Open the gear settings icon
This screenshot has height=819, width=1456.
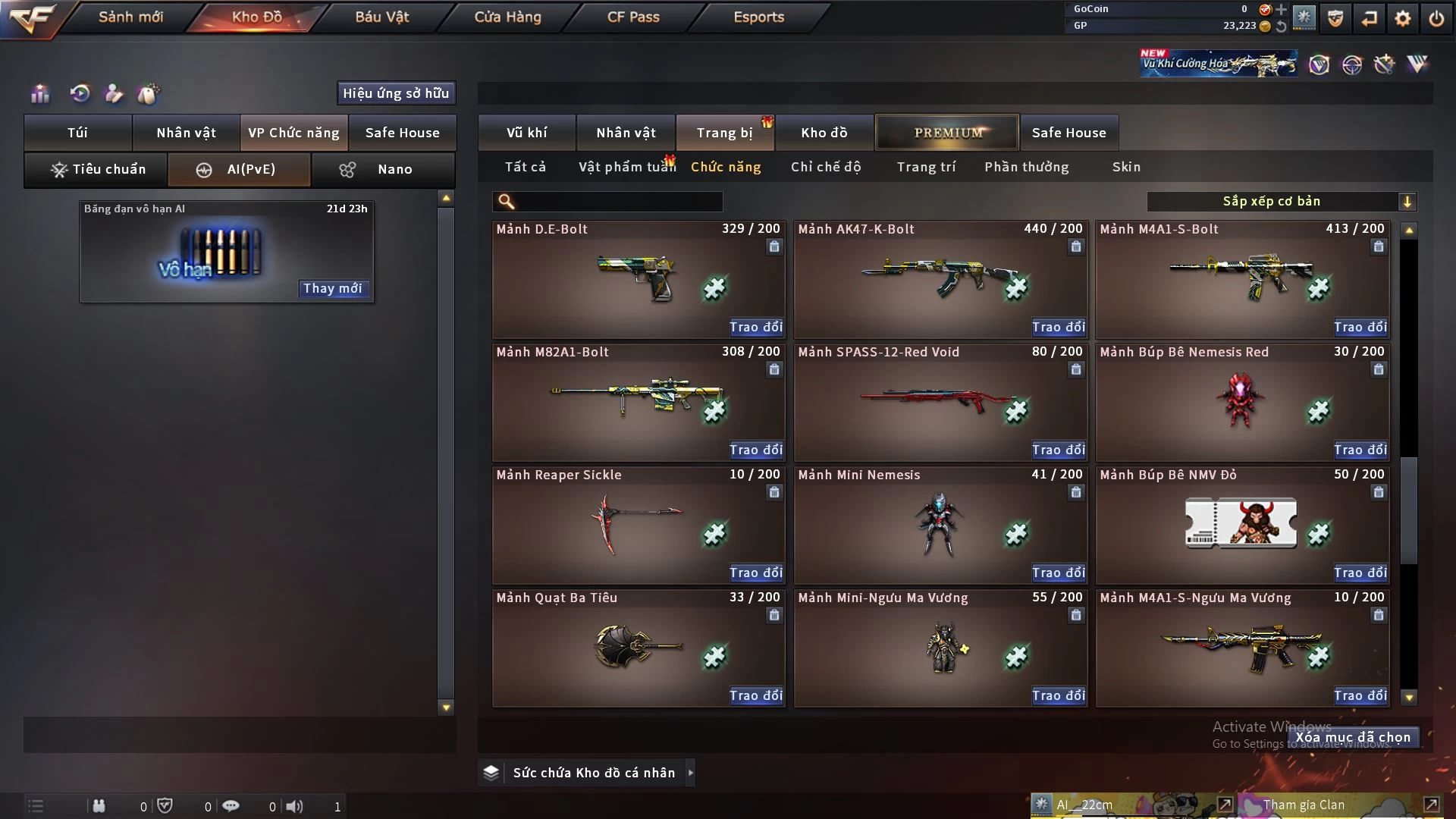pos(1402,17)
